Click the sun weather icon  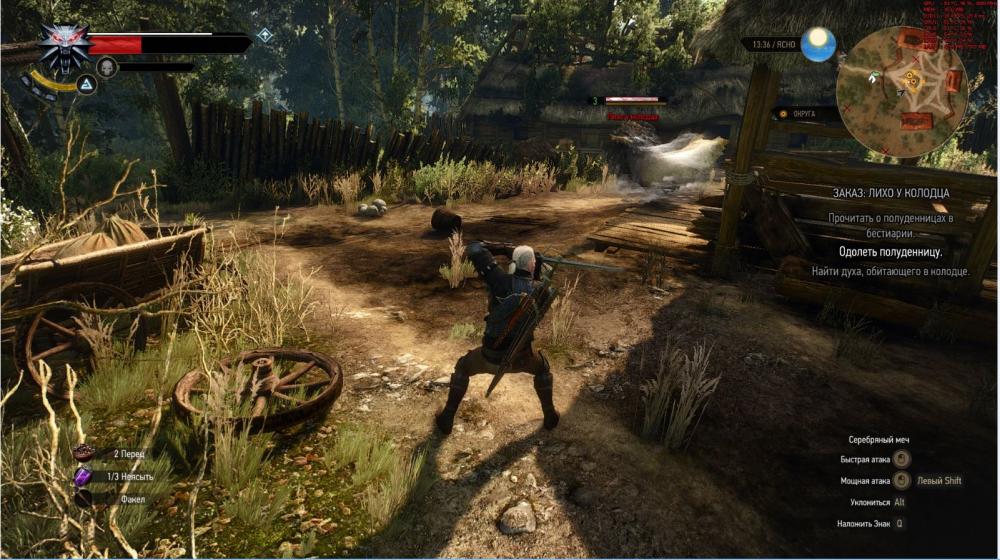[x=818, y=44]
